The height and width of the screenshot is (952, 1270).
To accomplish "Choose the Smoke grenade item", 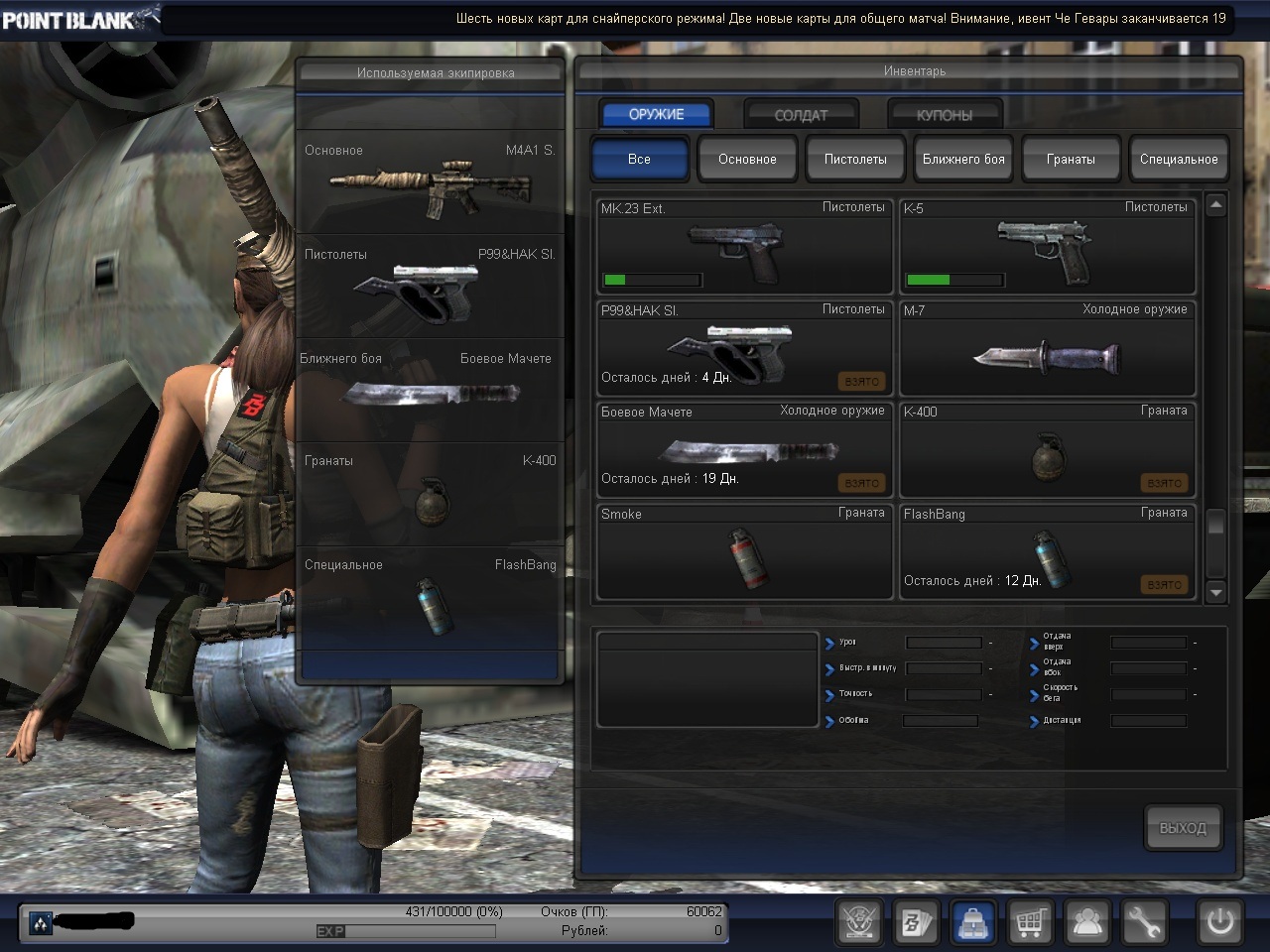I will click(742, 553).
